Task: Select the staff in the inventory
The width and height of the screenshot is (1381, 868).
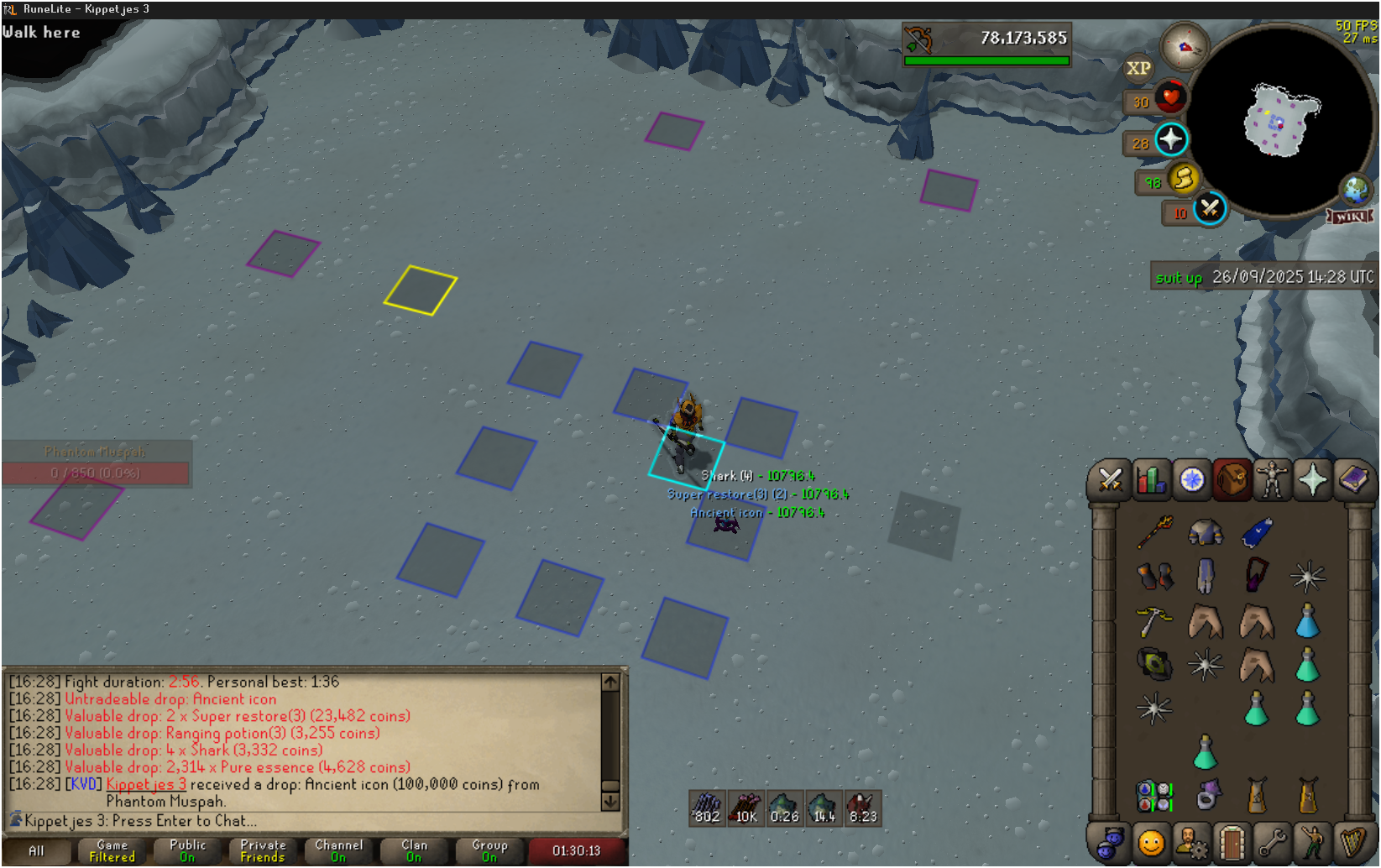Action: 1155,532
